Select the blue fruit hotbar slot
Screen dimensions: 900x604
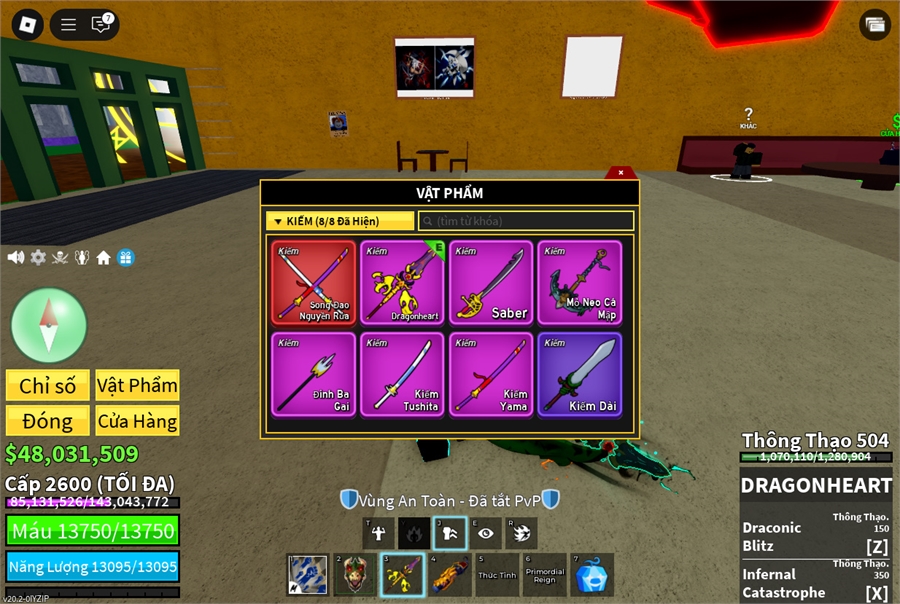click(592, 575)
